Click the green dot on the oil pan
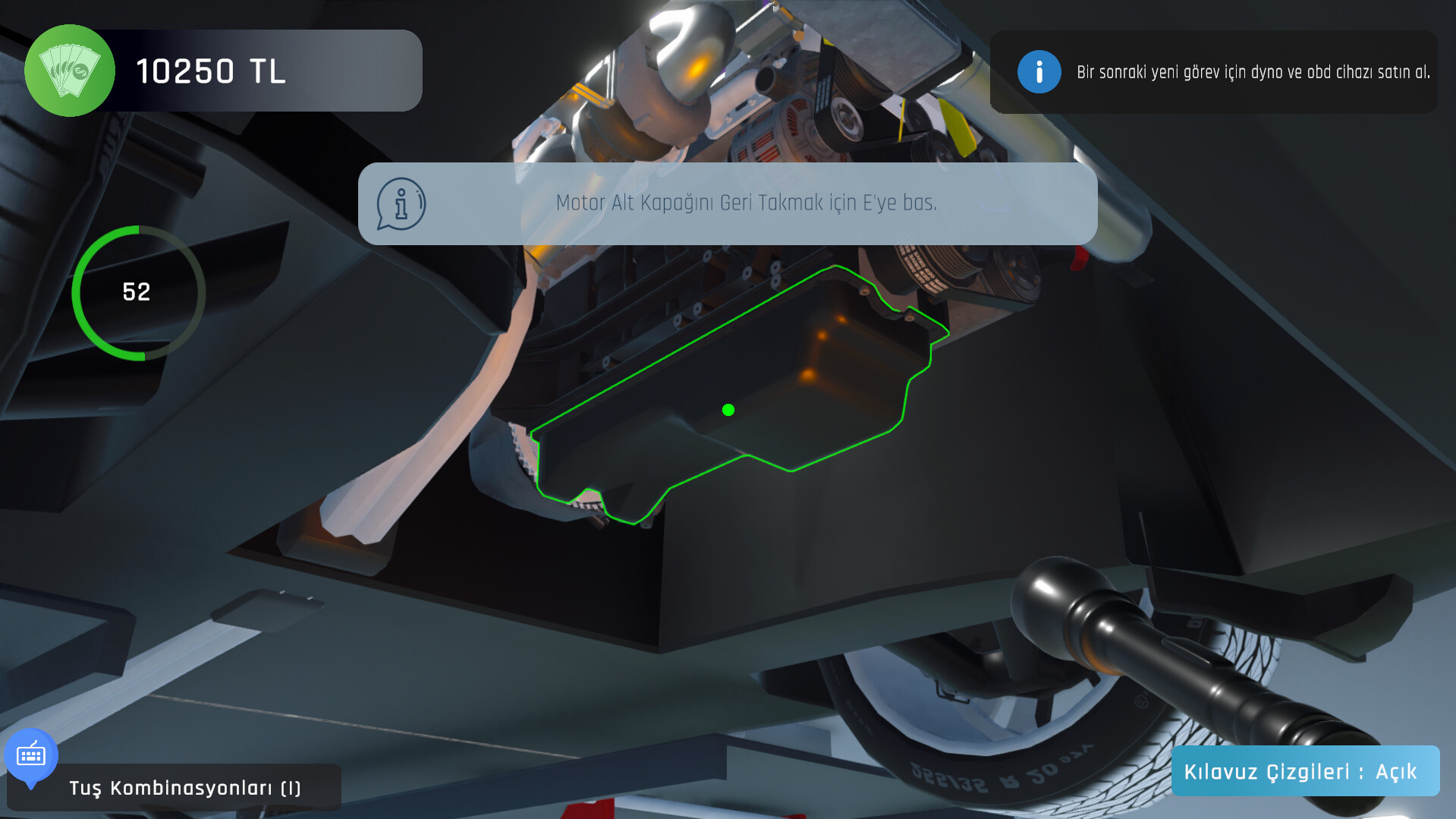The width and height of the screenshot is (1456, 819). pos(729,409)
